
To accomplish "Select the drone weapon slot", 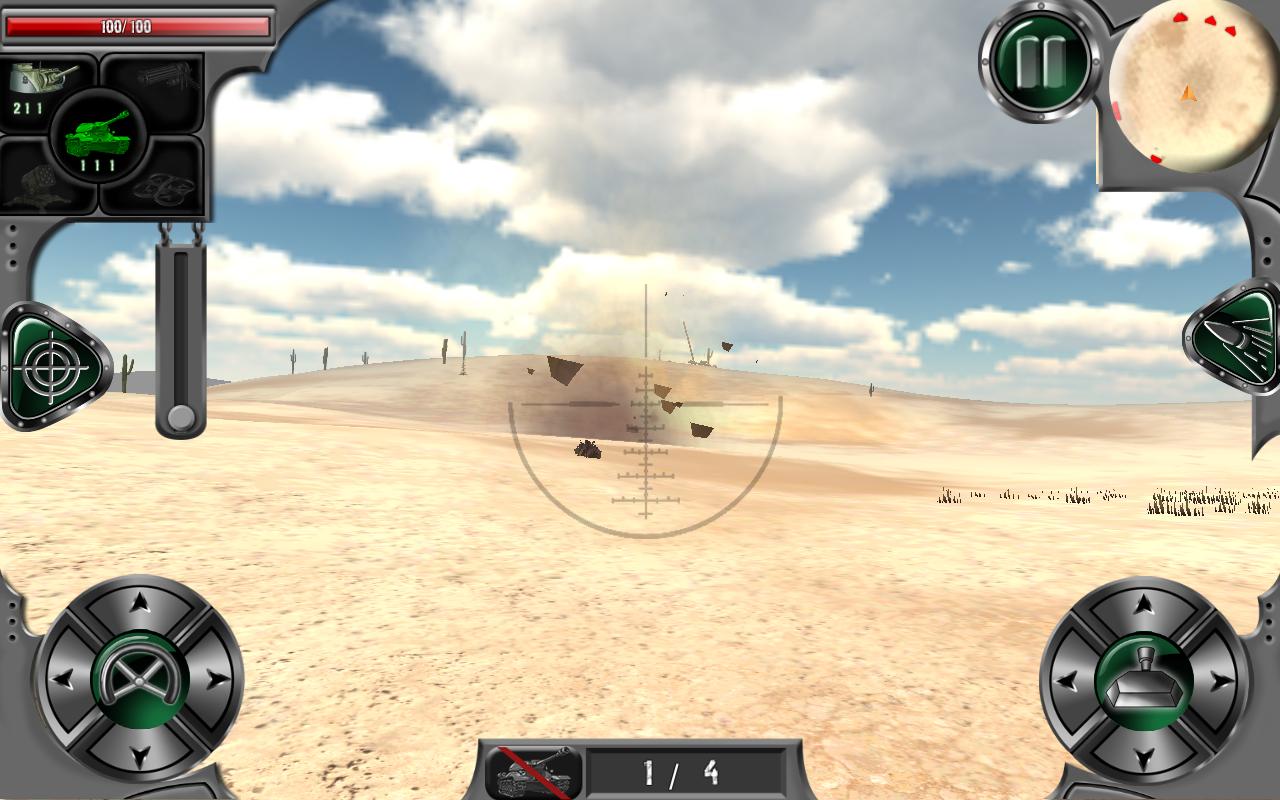I will pyautogui.click(x=165, y=185).
